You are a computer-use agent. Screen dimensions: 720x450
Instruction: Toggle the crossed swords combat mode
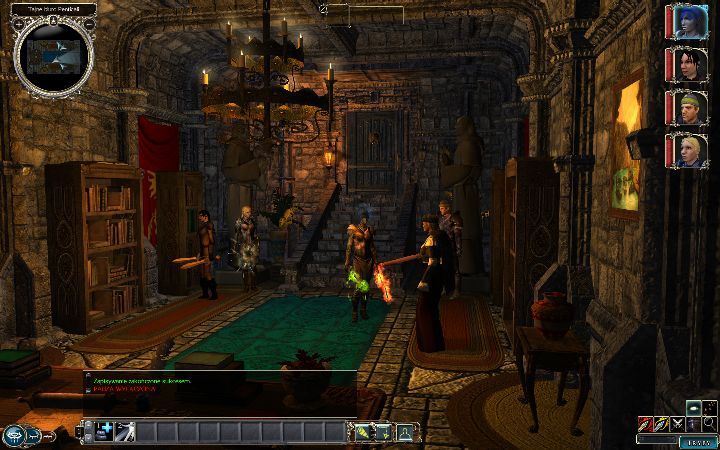click(677, 424)
